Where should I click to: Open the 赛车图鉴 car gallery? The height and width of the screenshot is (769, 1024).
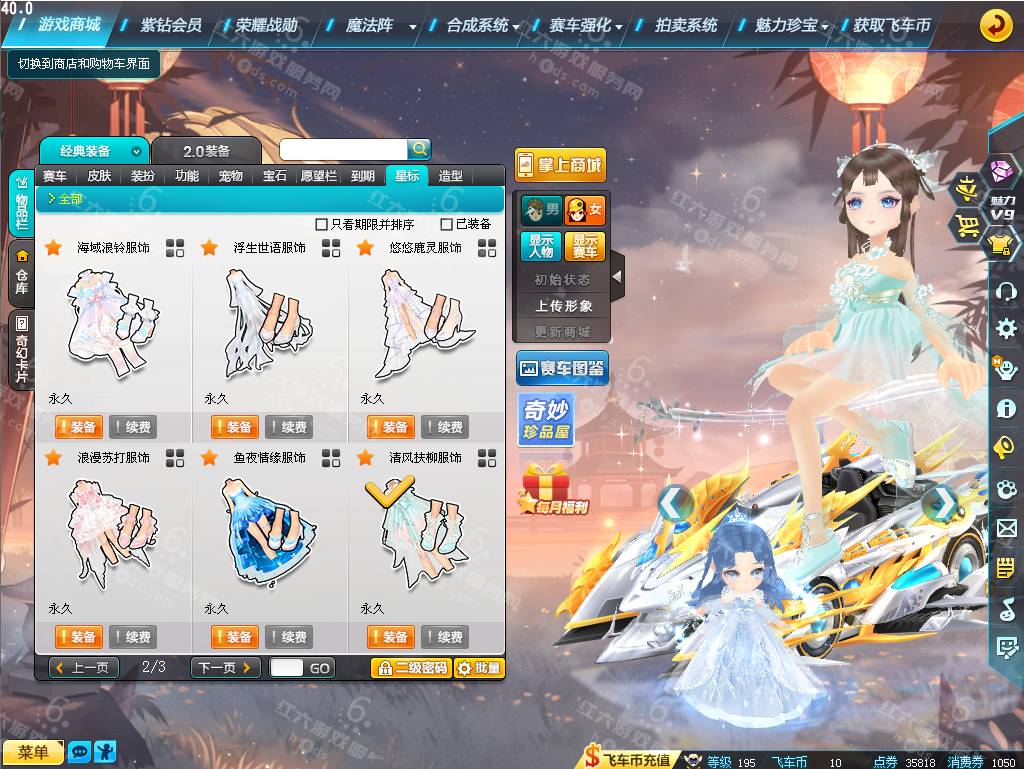(x=562, y=369)
